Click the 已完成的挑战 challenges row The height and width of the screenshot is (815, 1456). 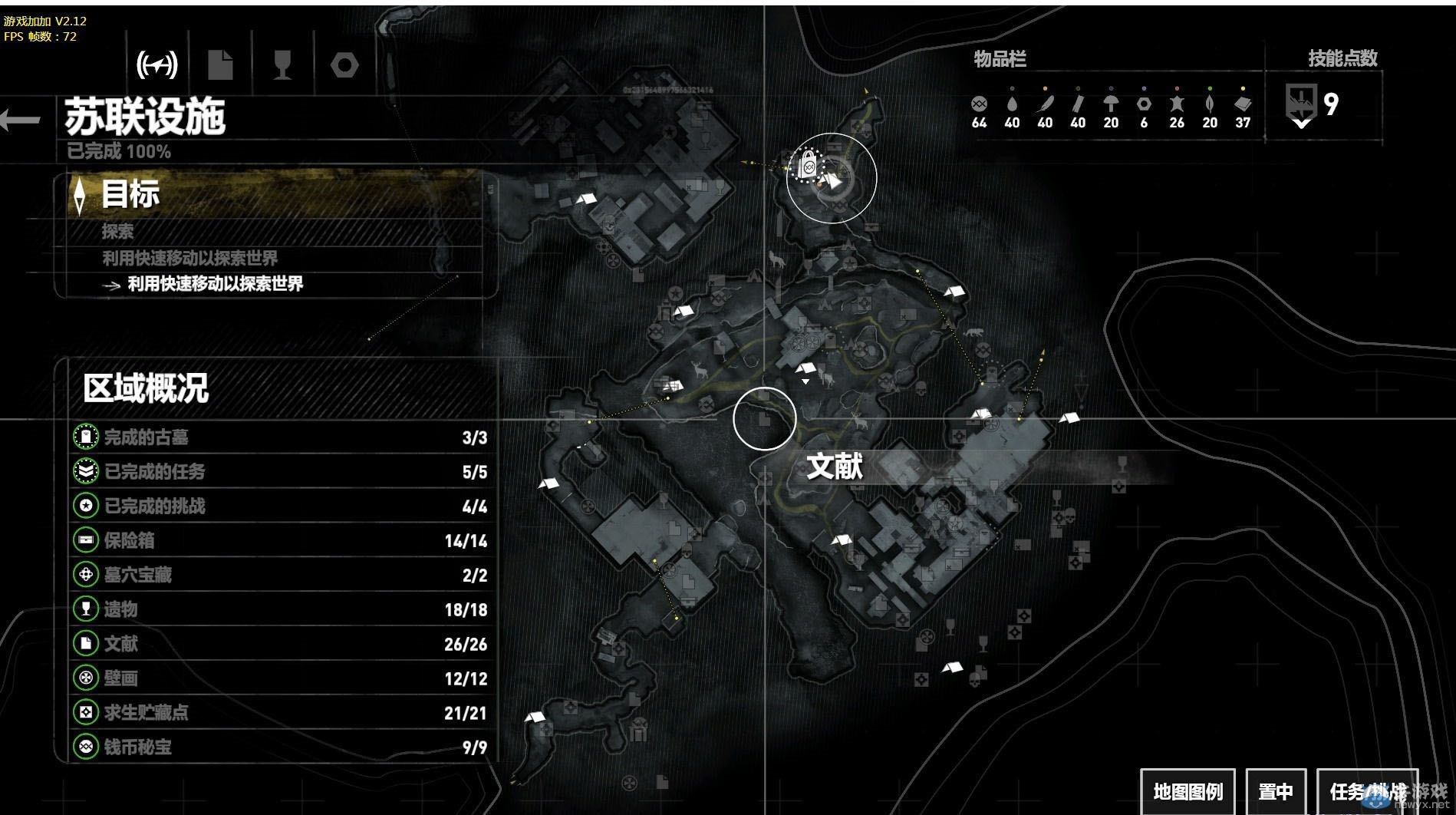[x=280, y=506]
